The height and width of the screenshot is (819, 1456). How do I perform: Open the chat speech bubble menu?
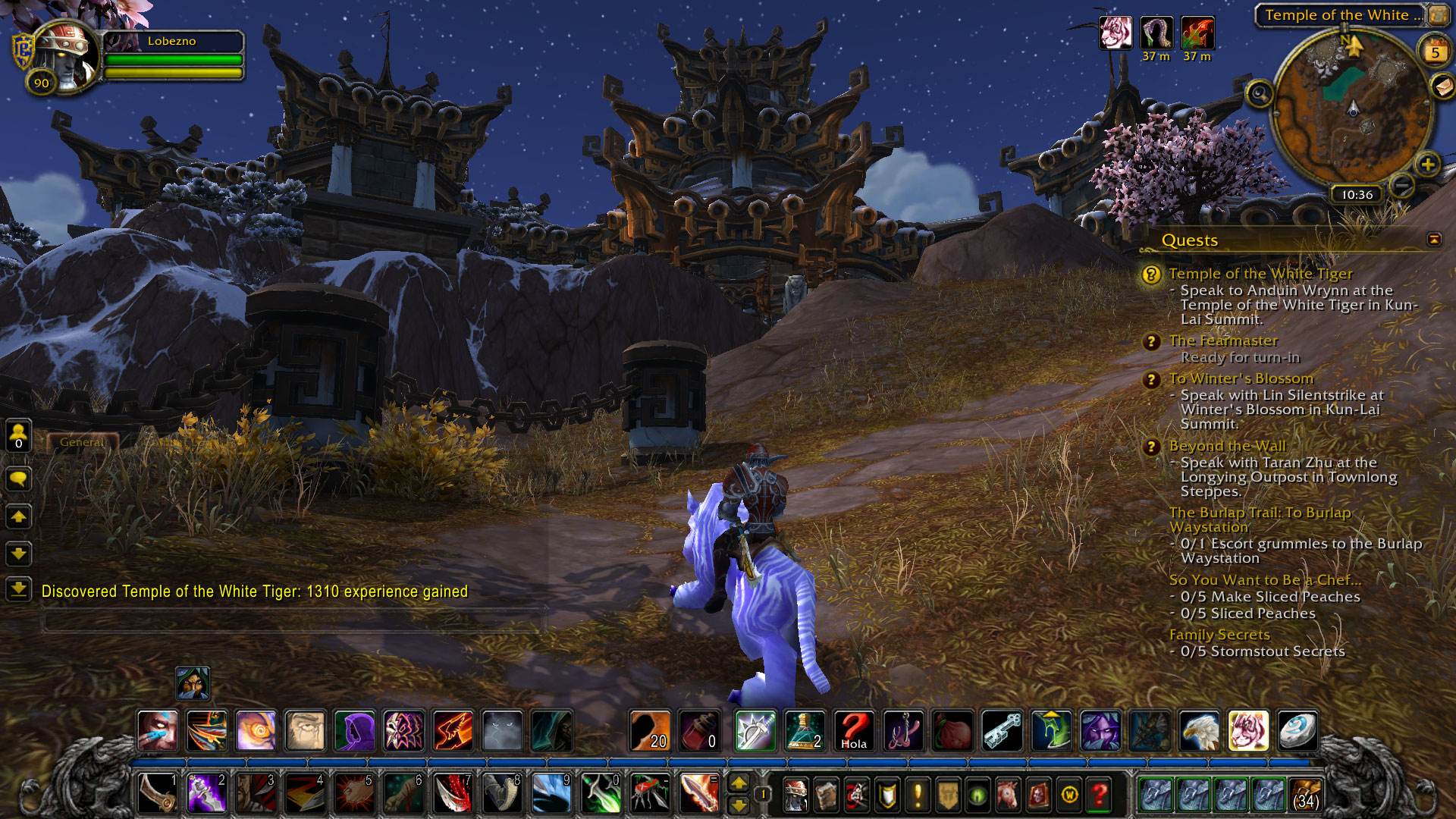coord(19,479)
